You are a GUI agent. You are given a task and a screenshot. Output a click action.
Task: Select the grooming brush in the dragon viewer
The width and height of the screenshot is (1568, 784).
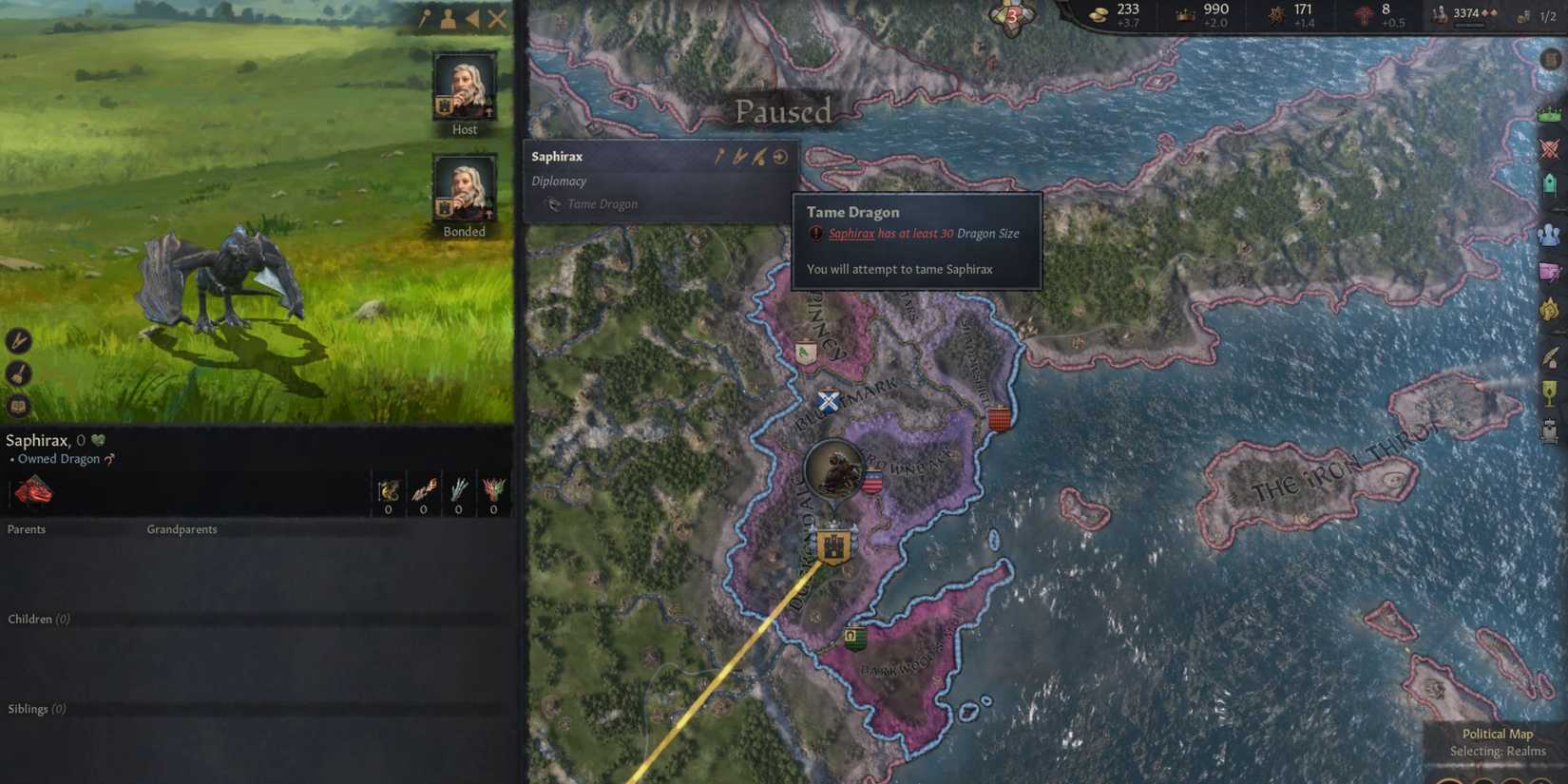[x=19, y=373]
